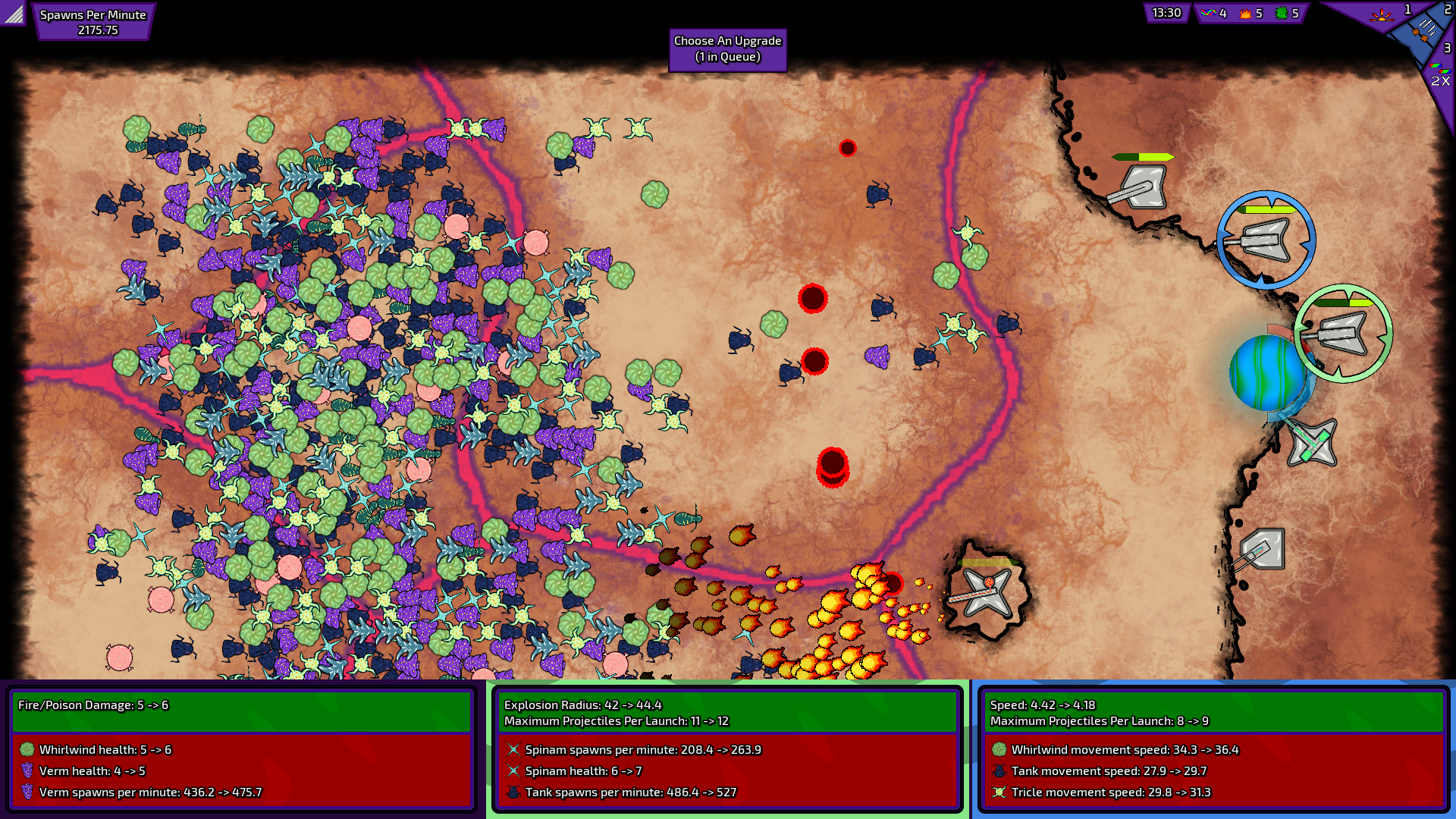The width and height of the screenshot is (1456, 819).
Task: Click the green poison blob counter icon
Action: pyautogui.click(x=1280, y=13)
